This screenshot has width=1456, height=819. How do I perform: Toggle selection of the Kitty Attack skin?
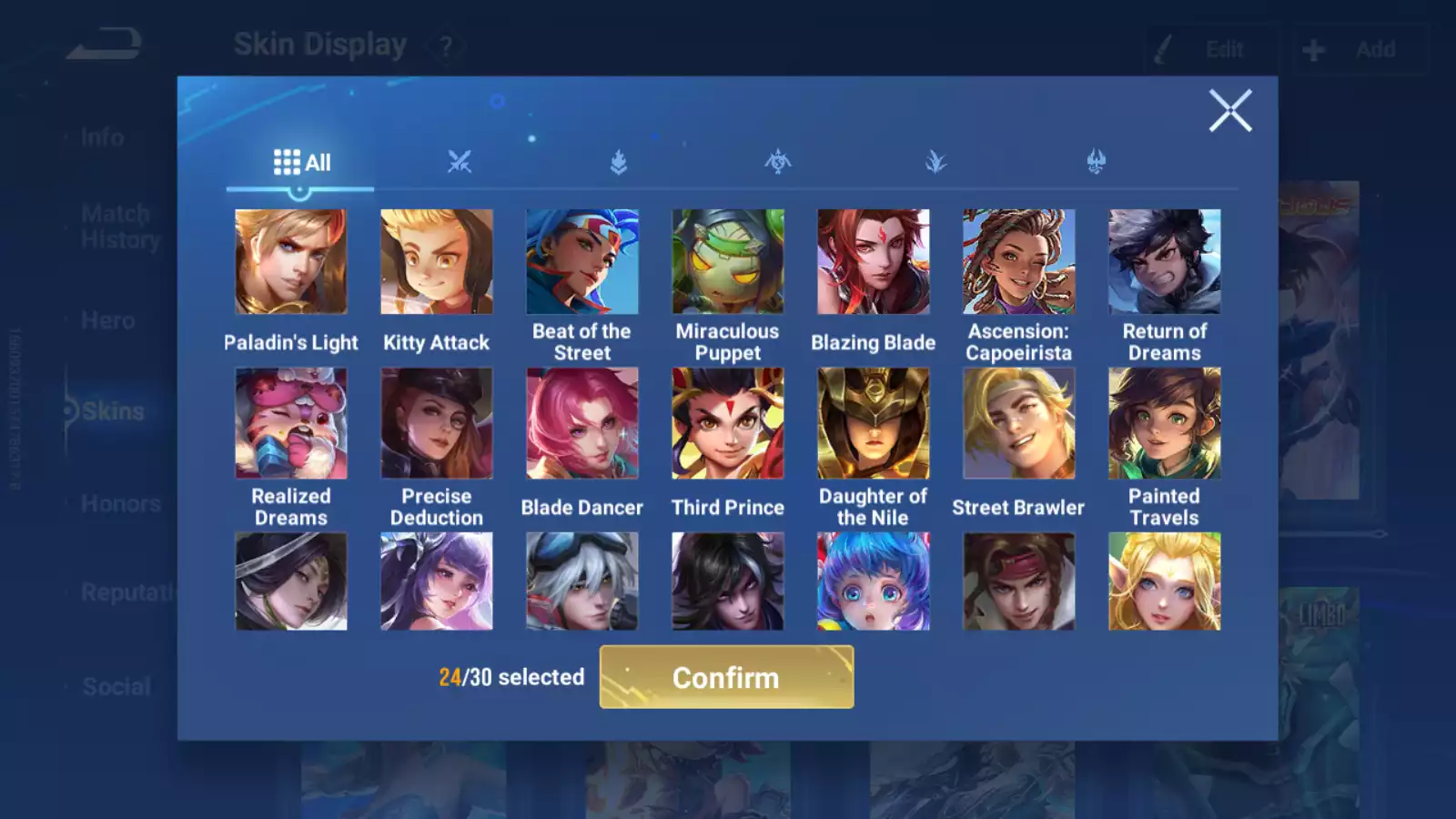click(x=437, y=261)
